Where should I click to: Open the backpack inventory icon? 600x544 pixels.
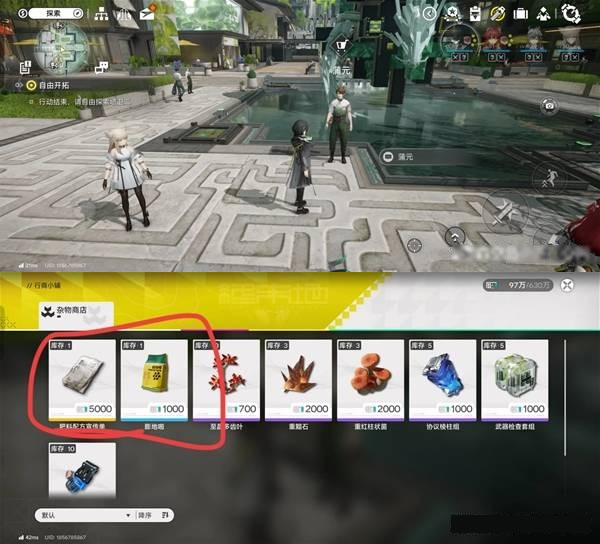(x=521, y=13)
